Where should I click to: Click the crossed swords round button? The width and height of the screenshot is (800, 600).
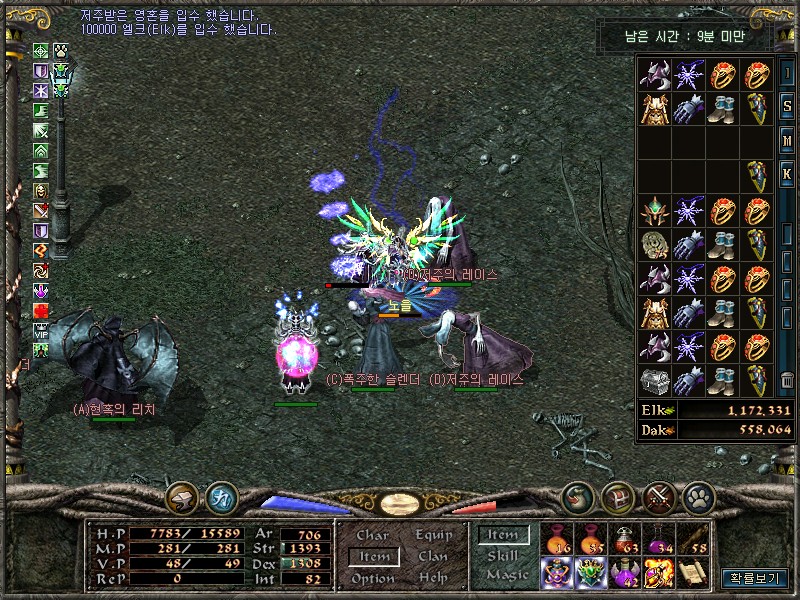coord(660,496)
